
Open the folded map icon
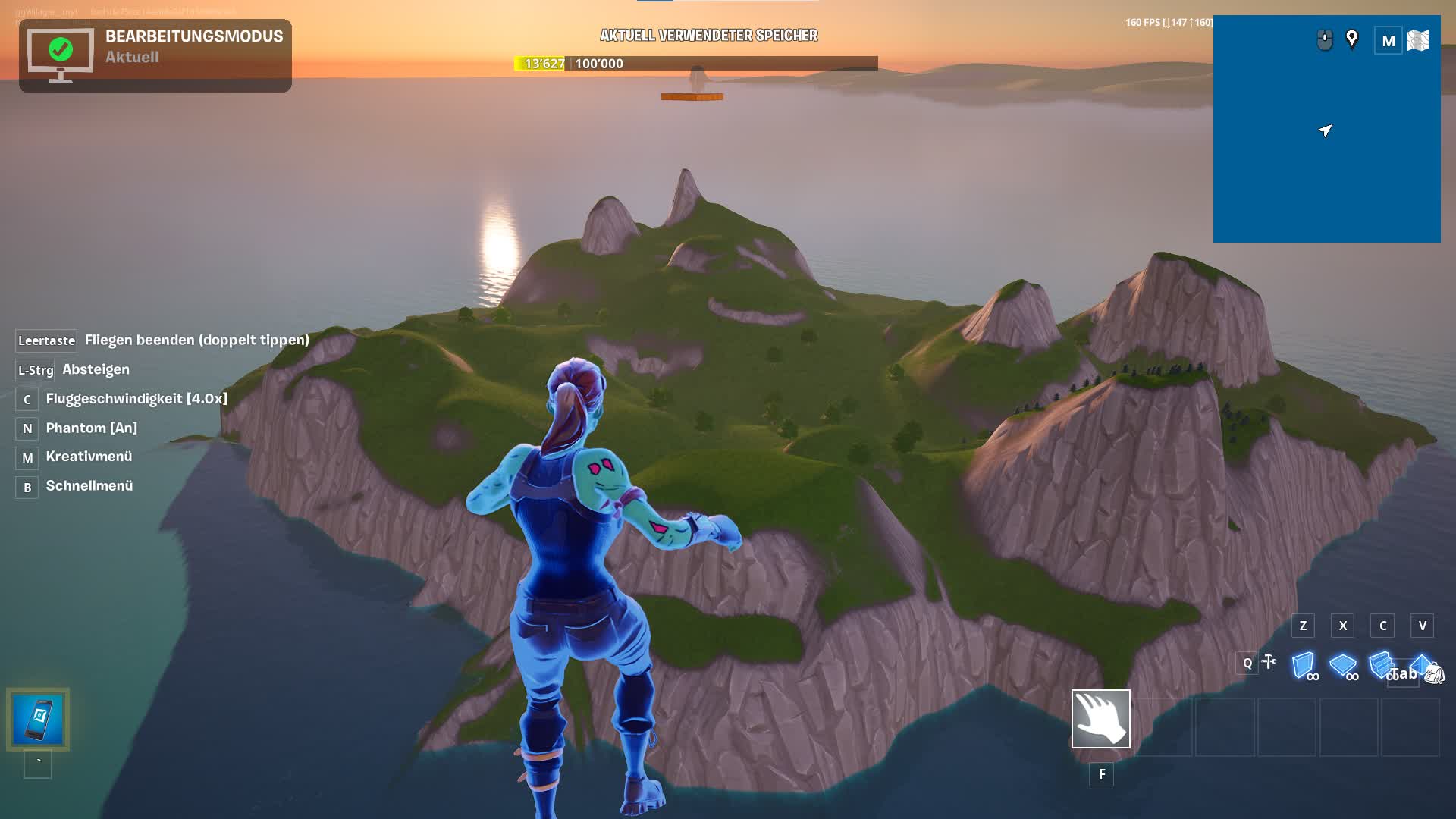point(1417,40)
